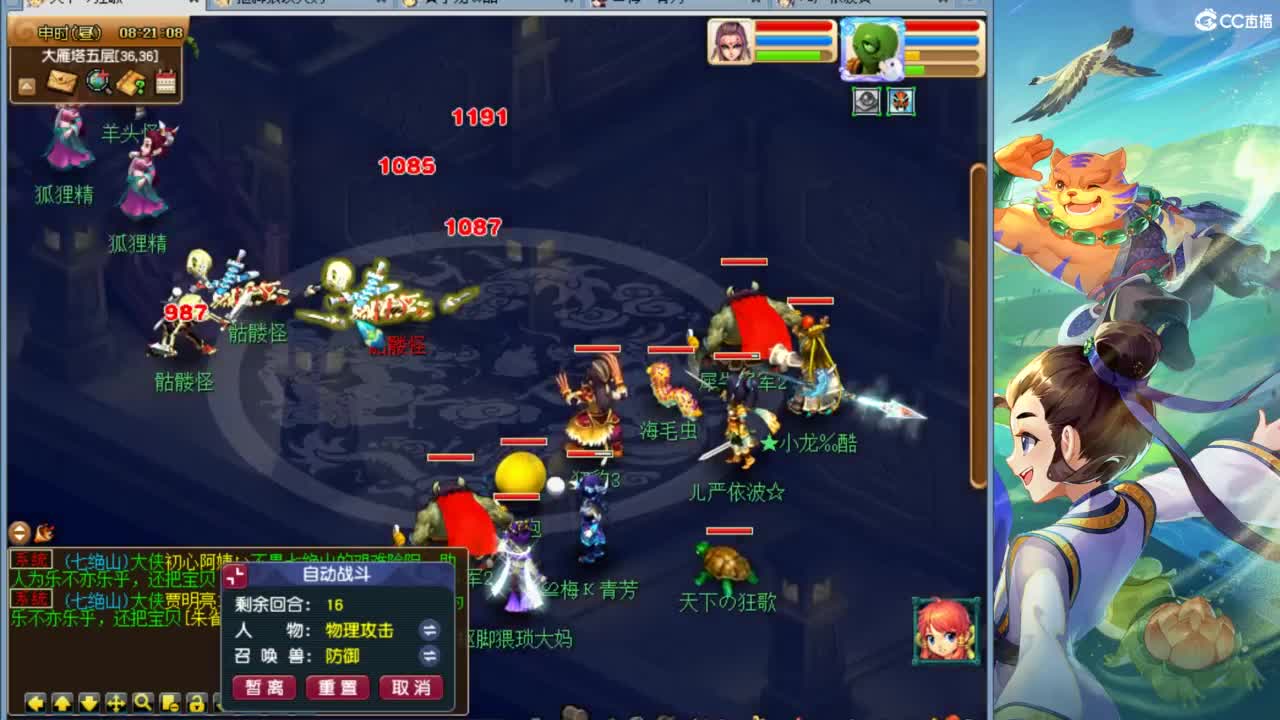Click the yellow up arrow icon in the bottom toolbar
Image resolution: width=1280 pixels, height=720 pixels.
pos(62,702)
